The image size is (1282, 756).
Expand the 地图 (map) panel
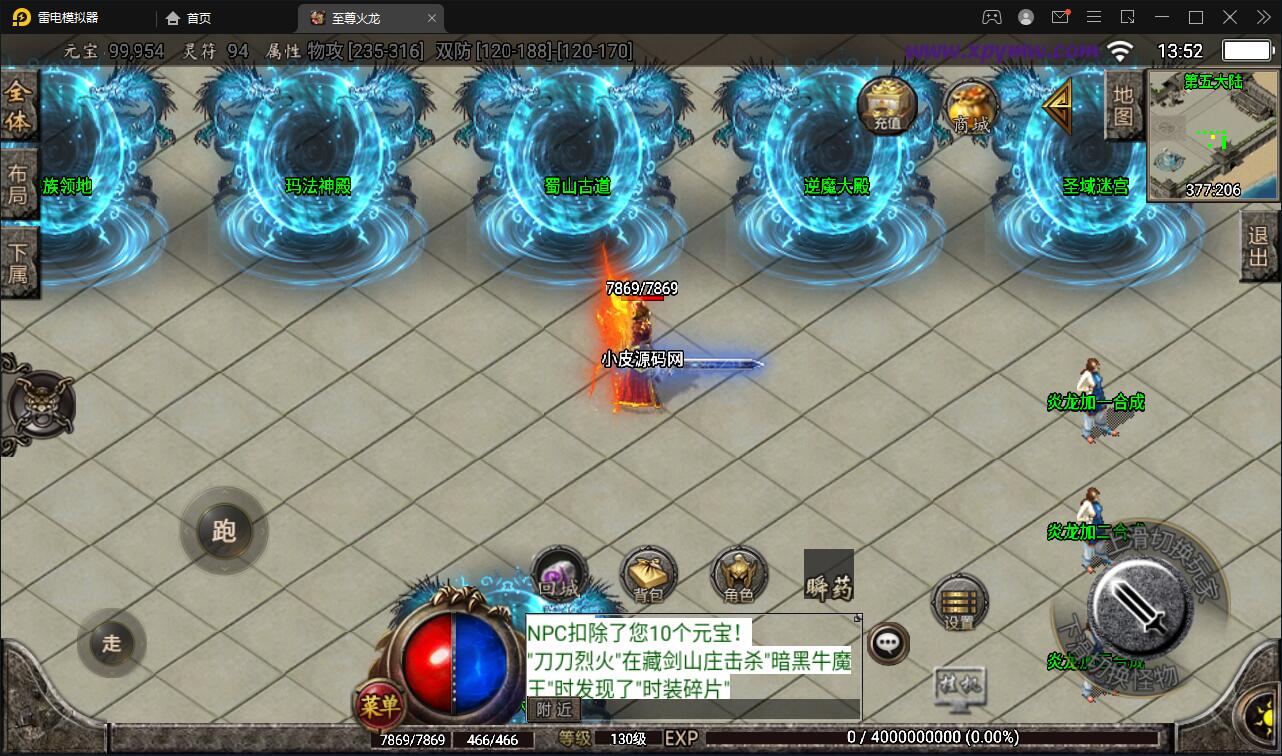point(1122,102)
